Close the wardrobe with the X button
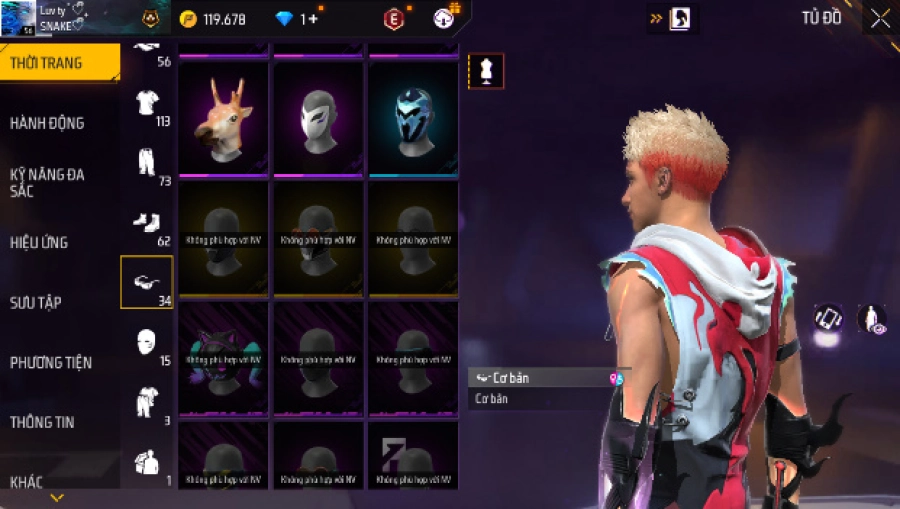This screenshot has height=509, width=900. pos(880,19)
